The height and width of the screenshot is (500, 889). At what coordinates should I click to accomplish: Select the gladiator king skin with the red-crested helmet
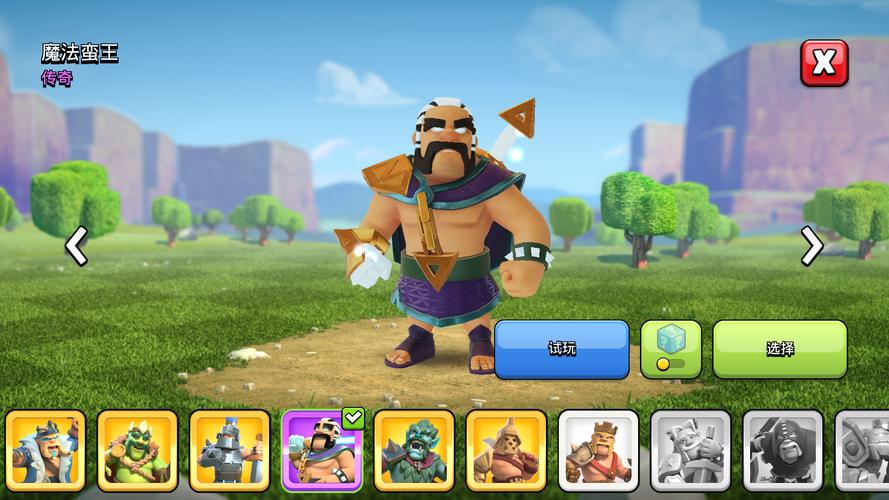pos(505,450)
